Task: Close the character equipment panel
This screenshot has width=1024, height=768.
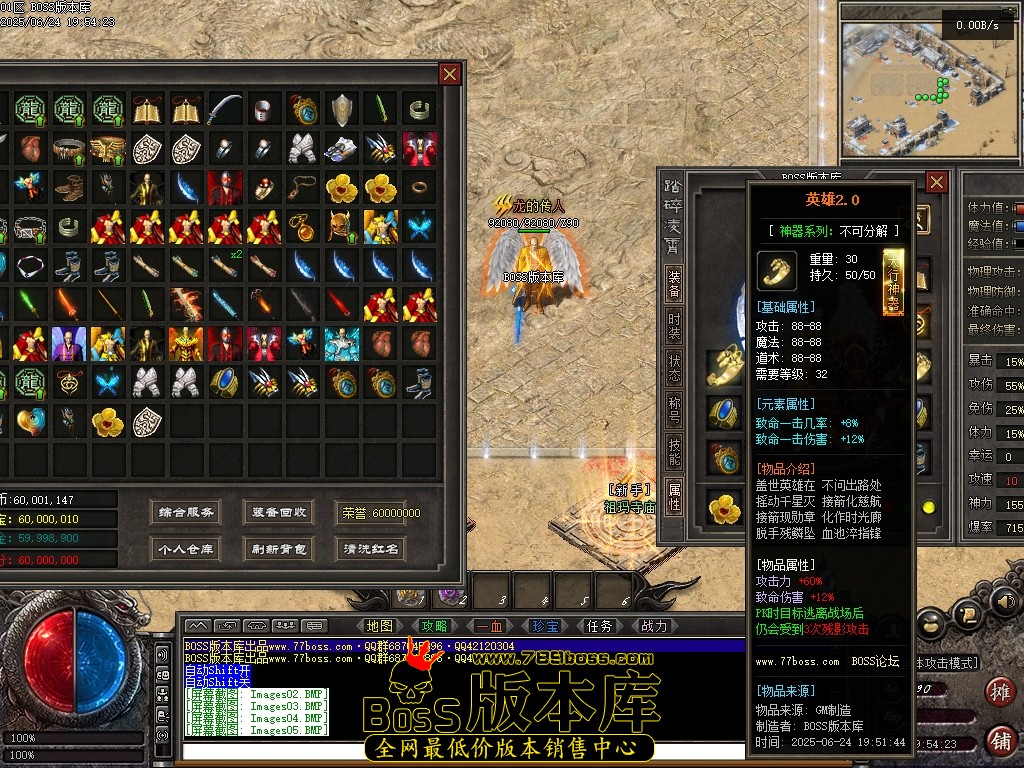Action: click(x=936, y=182)
